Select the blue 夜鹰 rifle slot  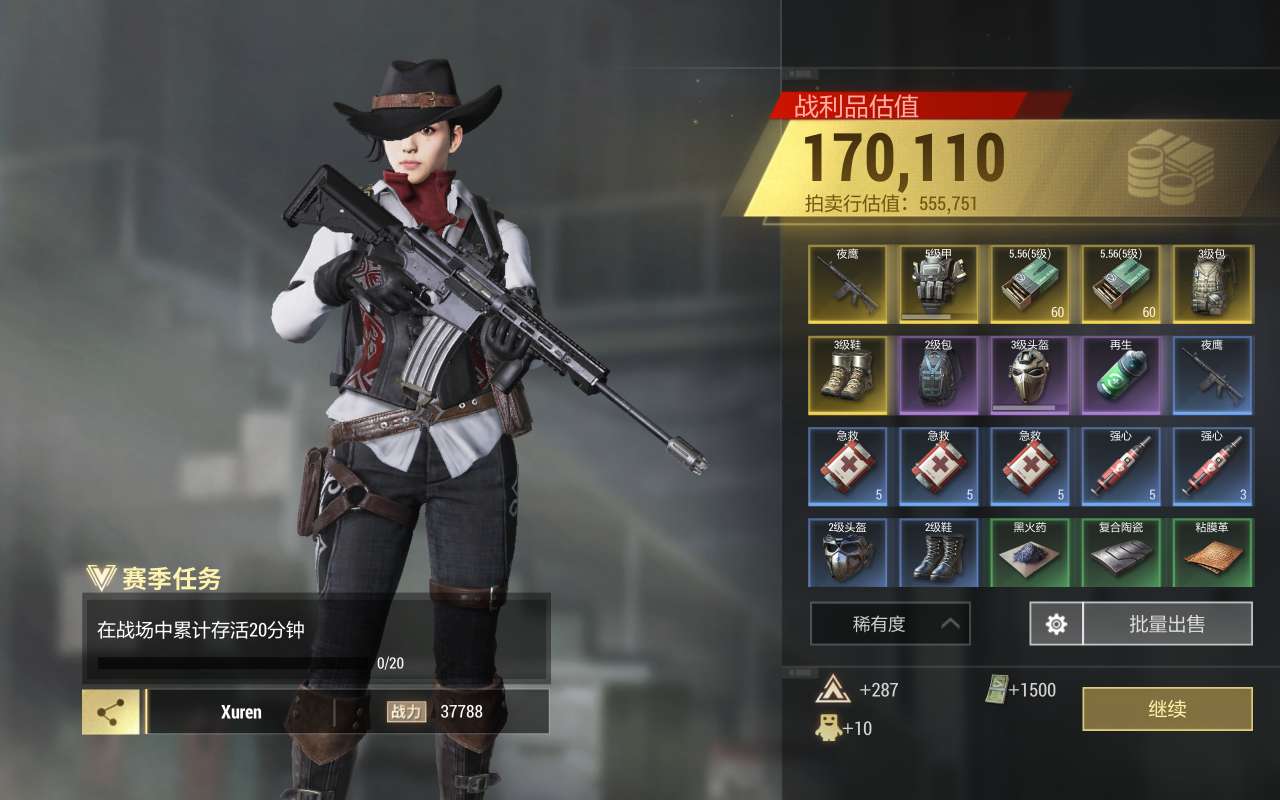coord(1212,375)
